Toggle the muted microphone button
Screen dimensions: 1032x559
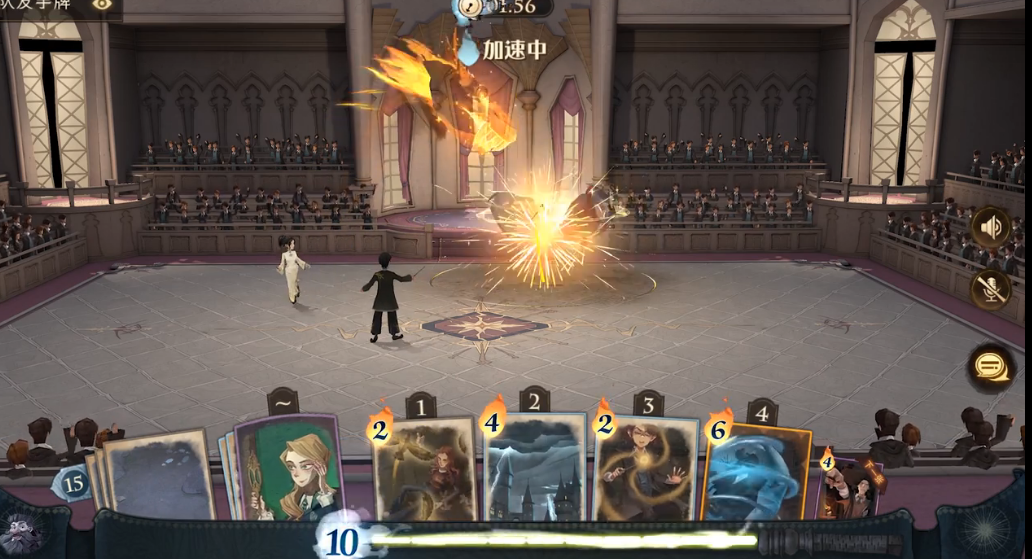990,289
